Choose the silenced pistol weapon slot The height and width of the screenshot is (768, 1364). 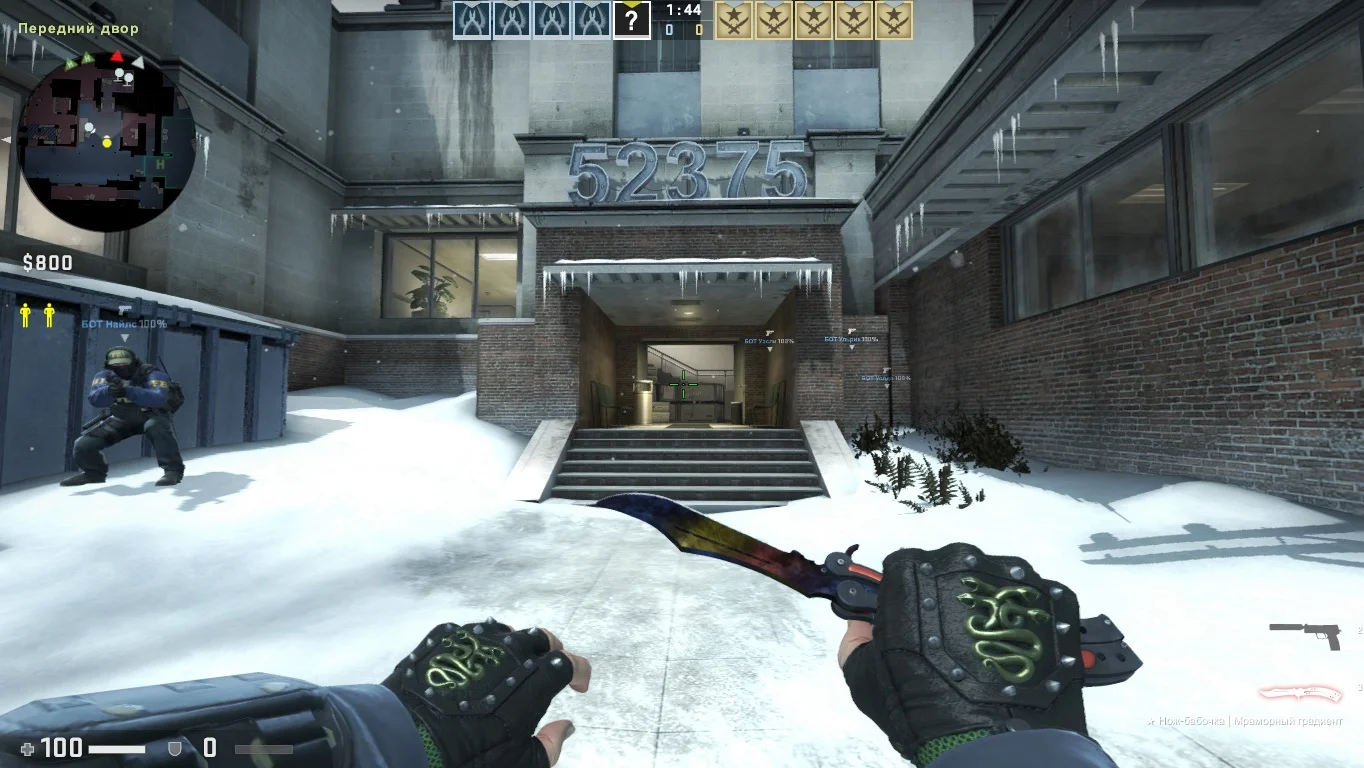pos(1304,634)
